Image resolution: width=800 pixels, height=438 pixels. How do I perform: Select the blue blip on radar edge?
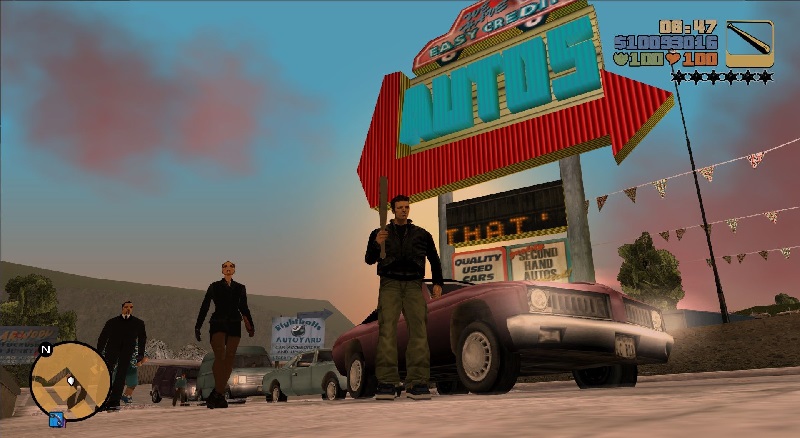tap(56, 418)
